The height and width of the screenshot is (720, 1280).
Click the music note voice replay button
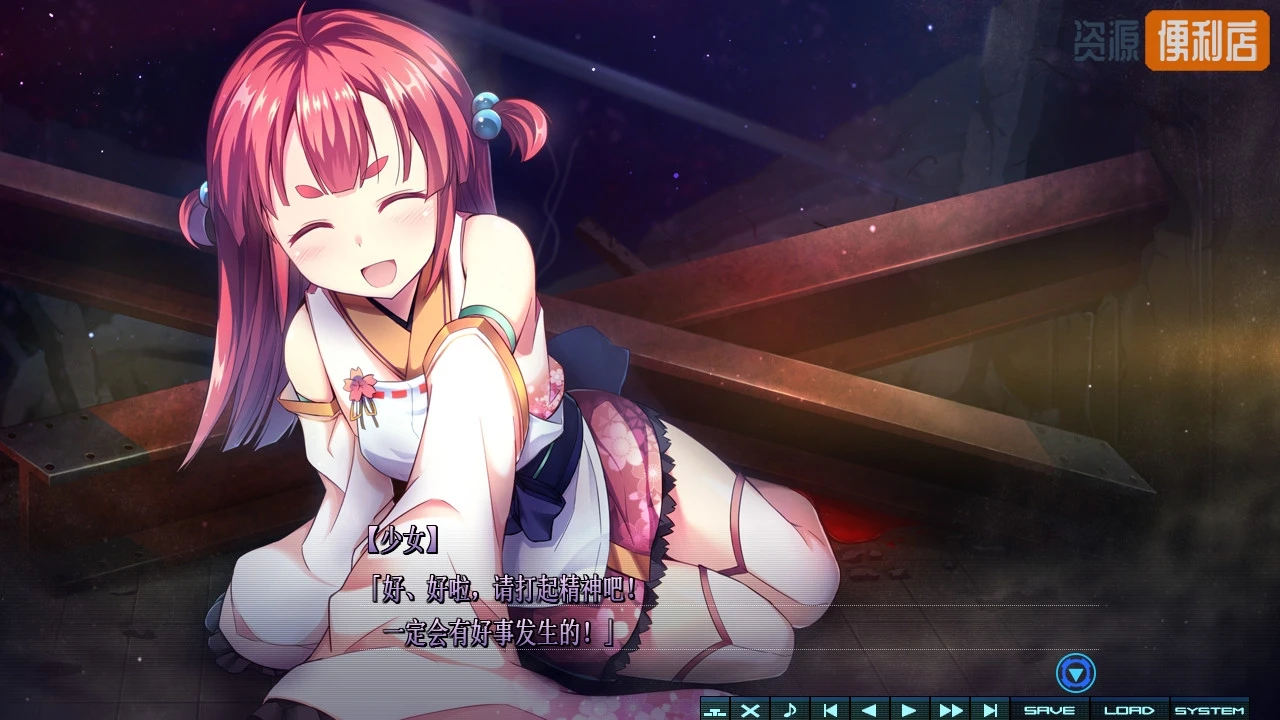(x=790, y=710)
